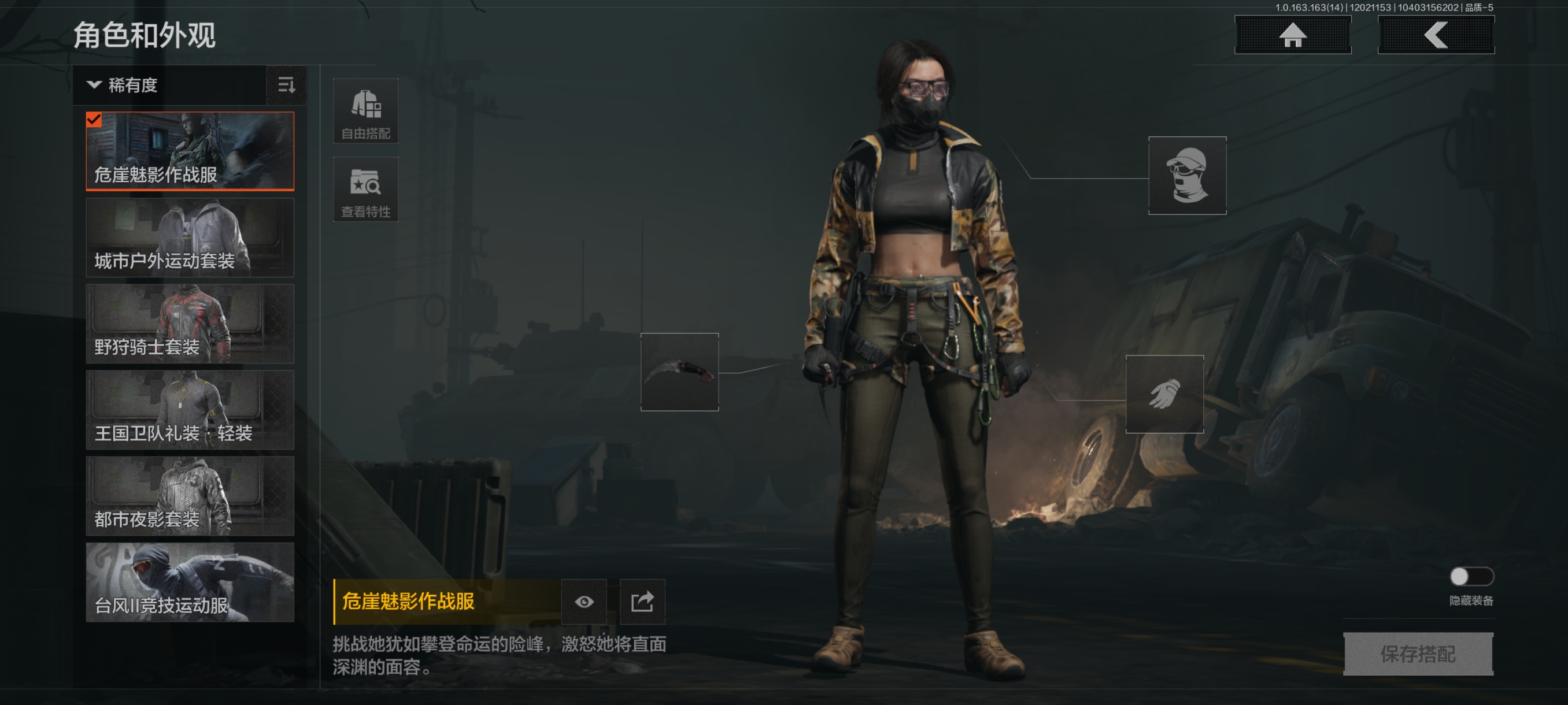The height and width of the screenshot is (705, 1568).
Task: Choose the 都市夜影套装 outfit
Action: click(x=190, y=496)
